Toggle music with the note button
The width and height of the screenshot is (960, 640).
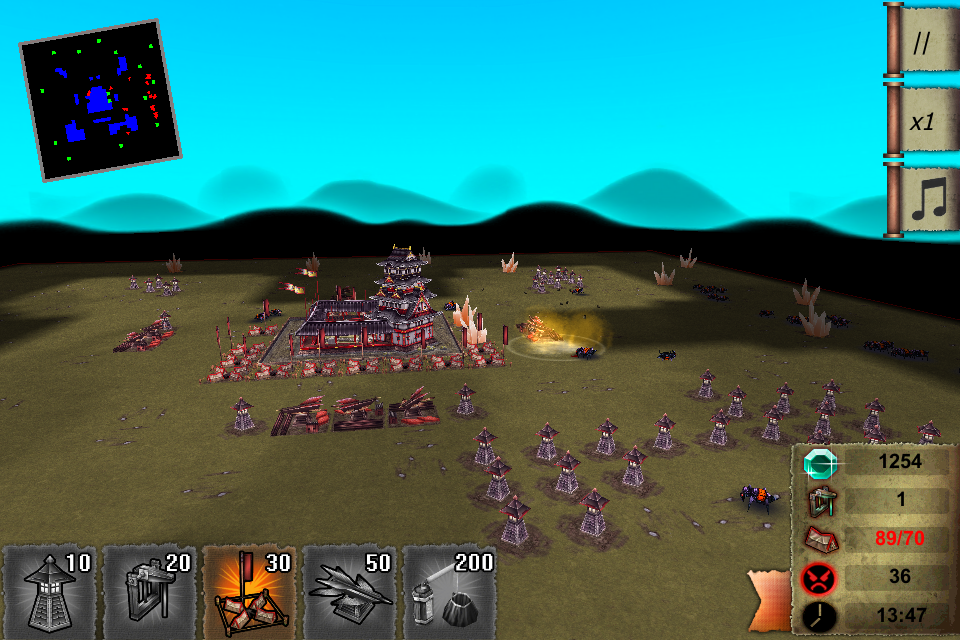tap(926, 199)
